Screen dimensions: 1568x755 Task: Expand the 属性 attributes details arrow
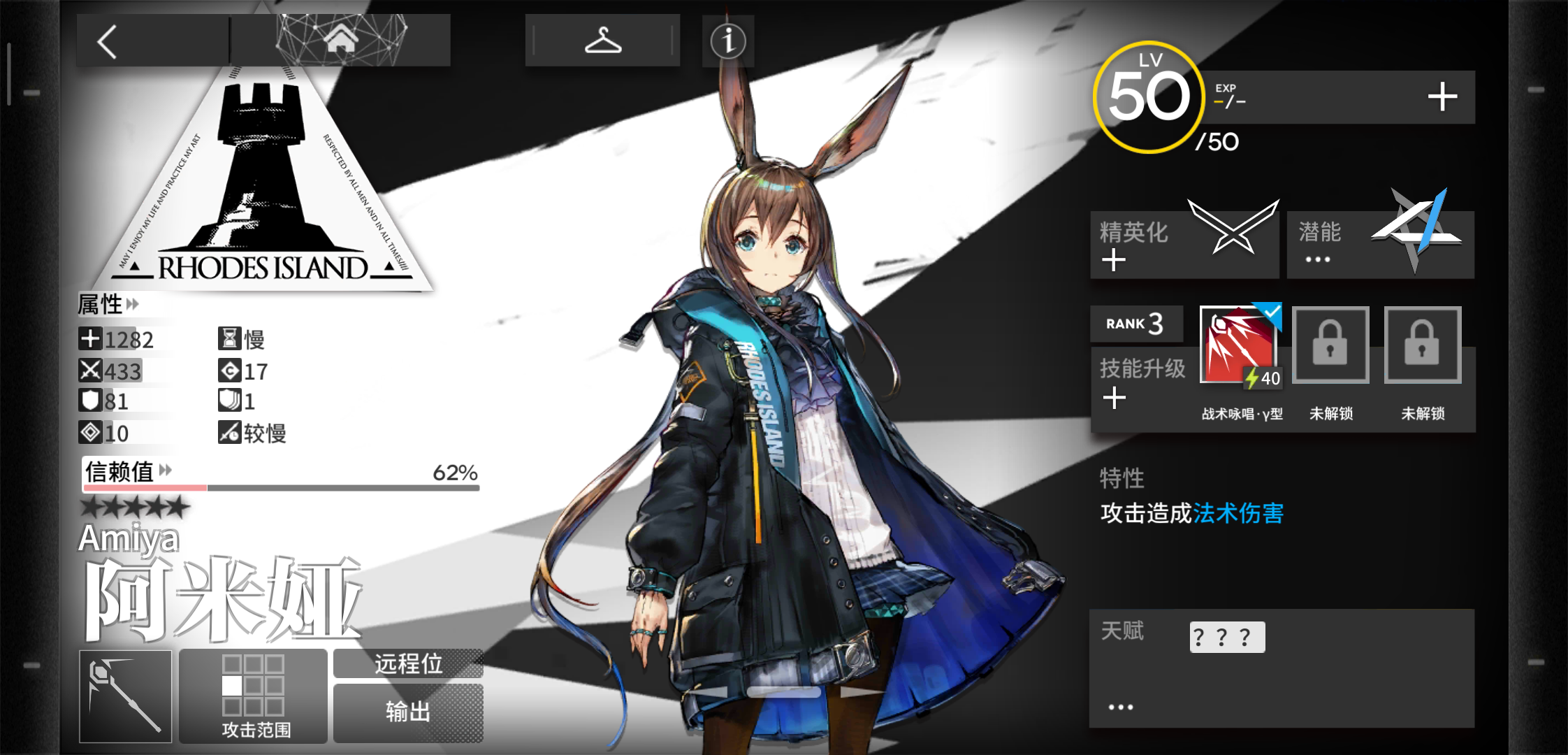click(133, 305)
